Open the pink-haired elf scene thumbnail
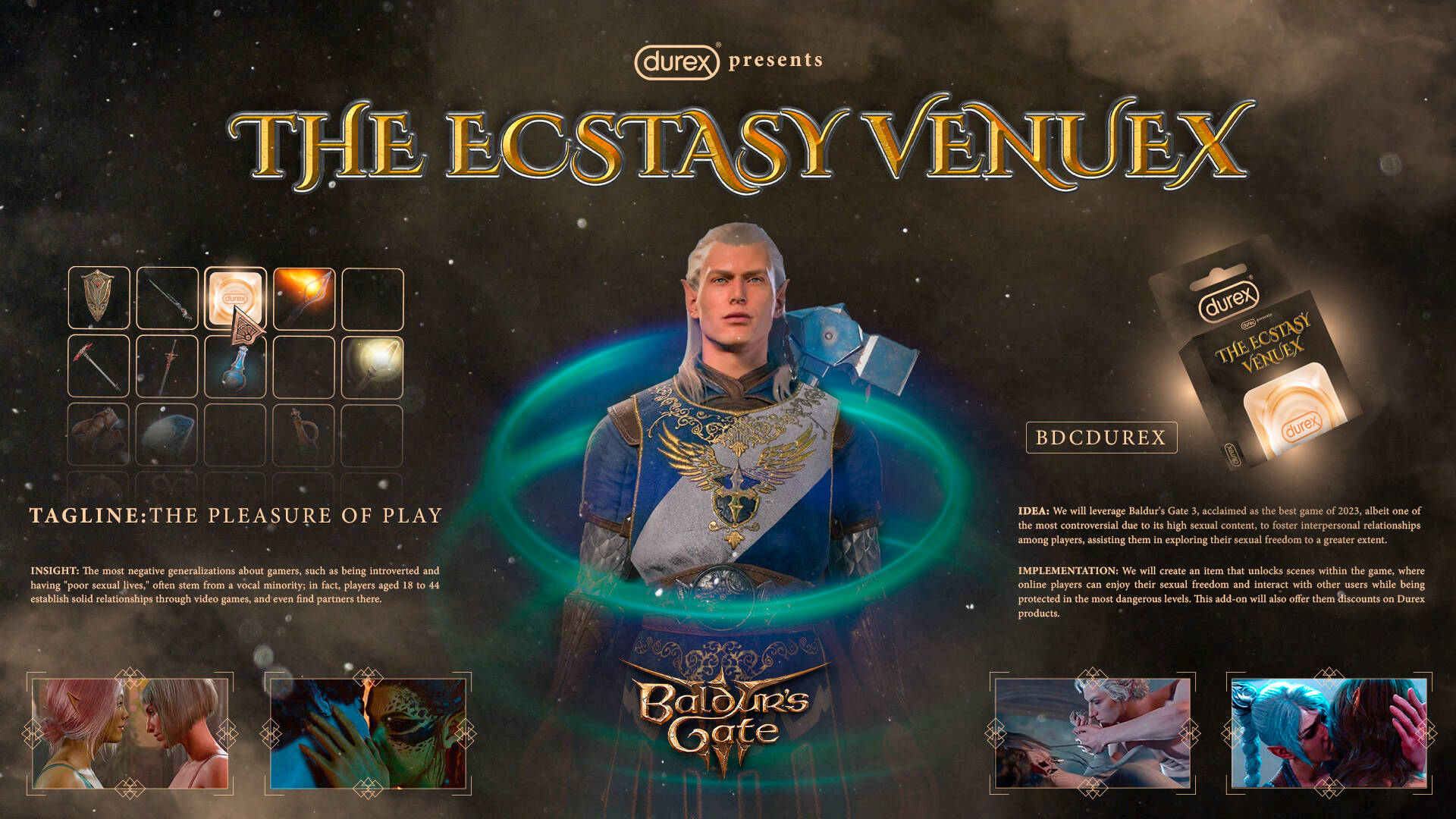1456x819 pixels. pyautogui.click(x=130, y=733)
